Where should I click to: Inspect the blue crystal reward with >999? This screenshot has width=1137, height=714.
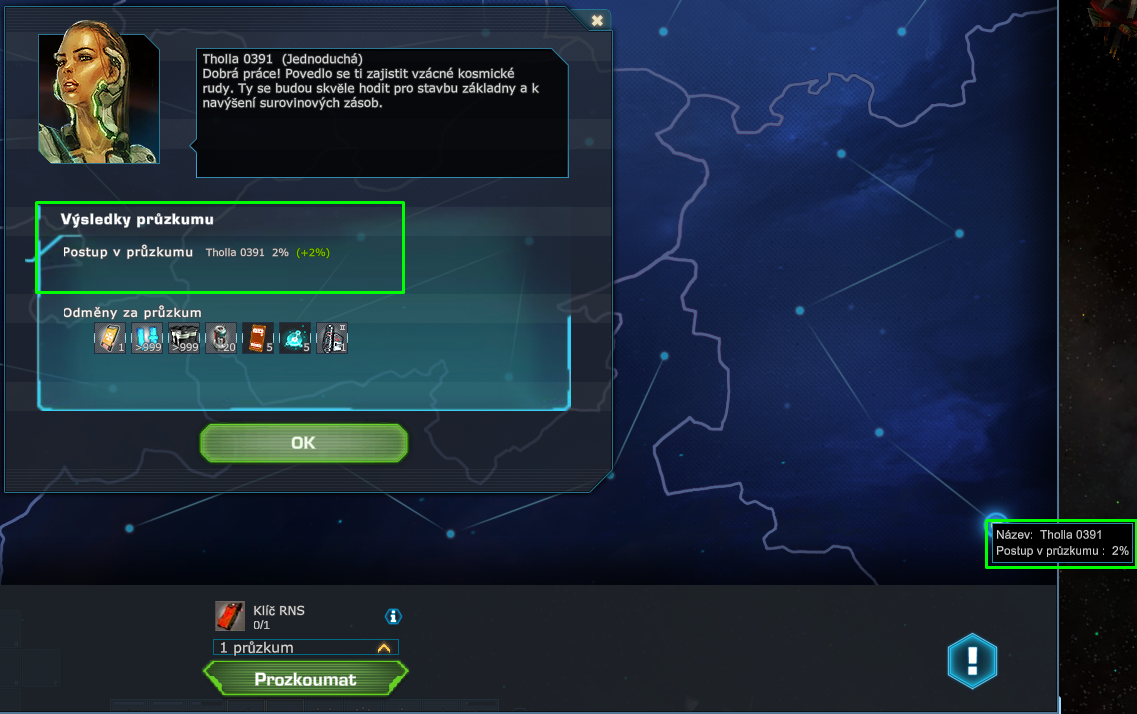(x=147, y=338)
